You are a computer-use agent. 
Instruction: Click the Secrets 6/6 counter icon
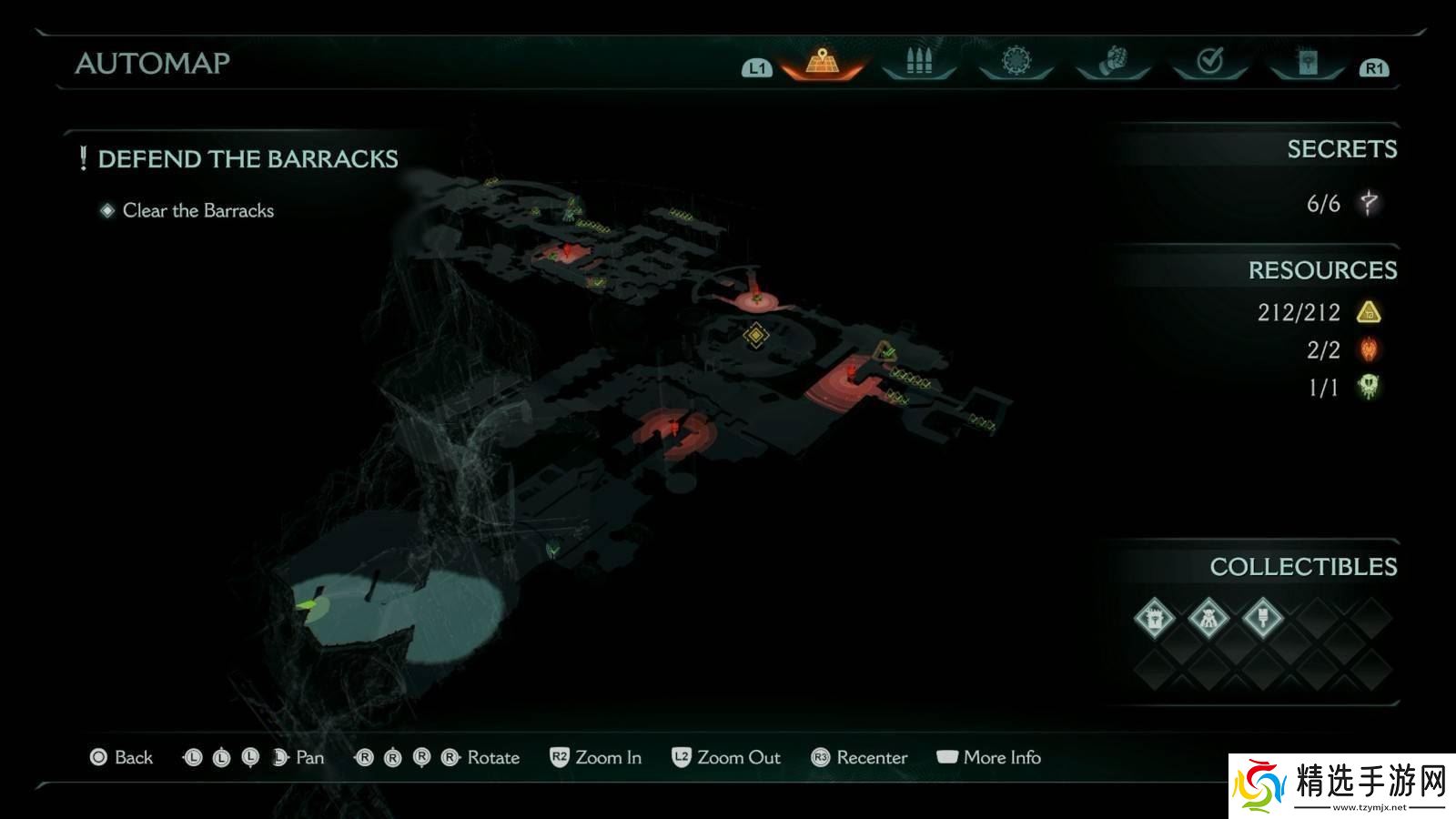(x=1369, y=203)
